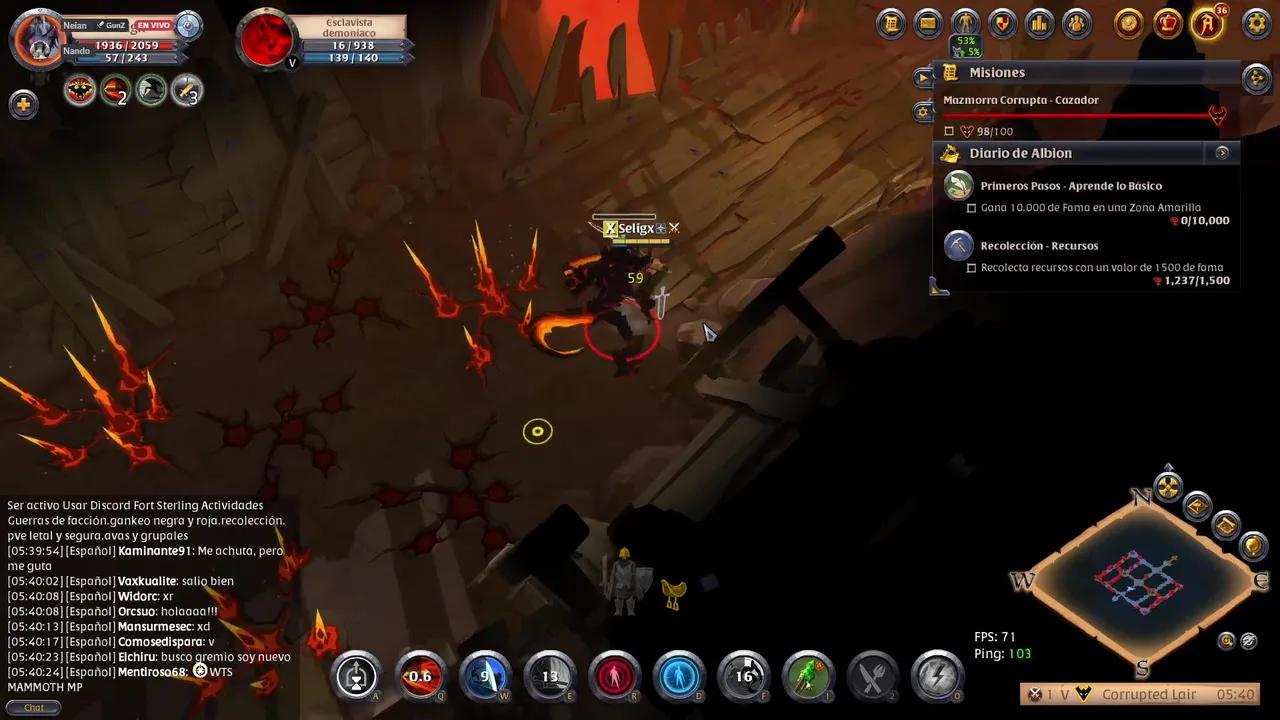Activate the lightning bolt ability
The width and height of the screenshot is (1280, 720).
pos(937,676)
